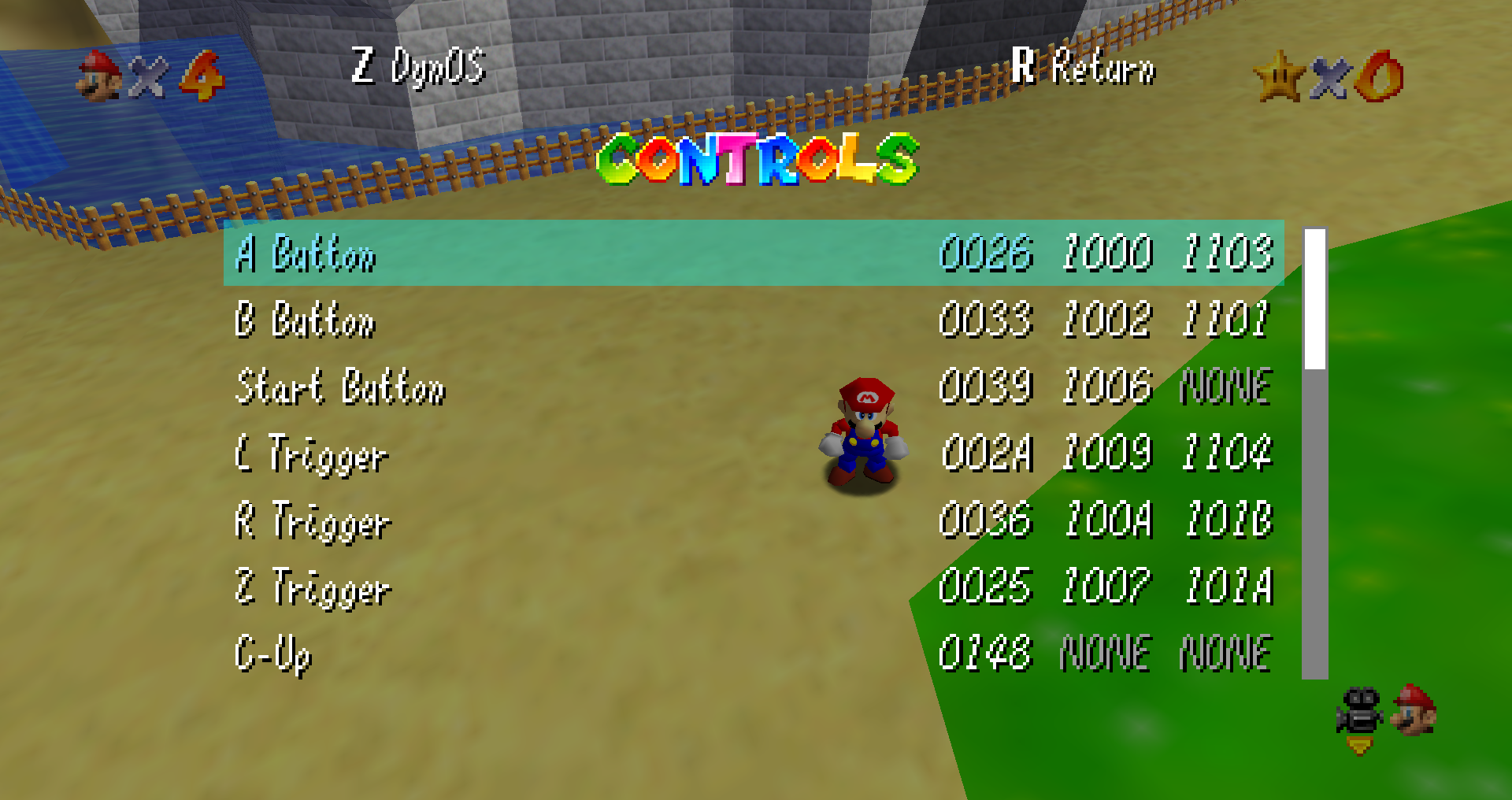Click the controls list scrollbar

click(x=1314, y=453)
